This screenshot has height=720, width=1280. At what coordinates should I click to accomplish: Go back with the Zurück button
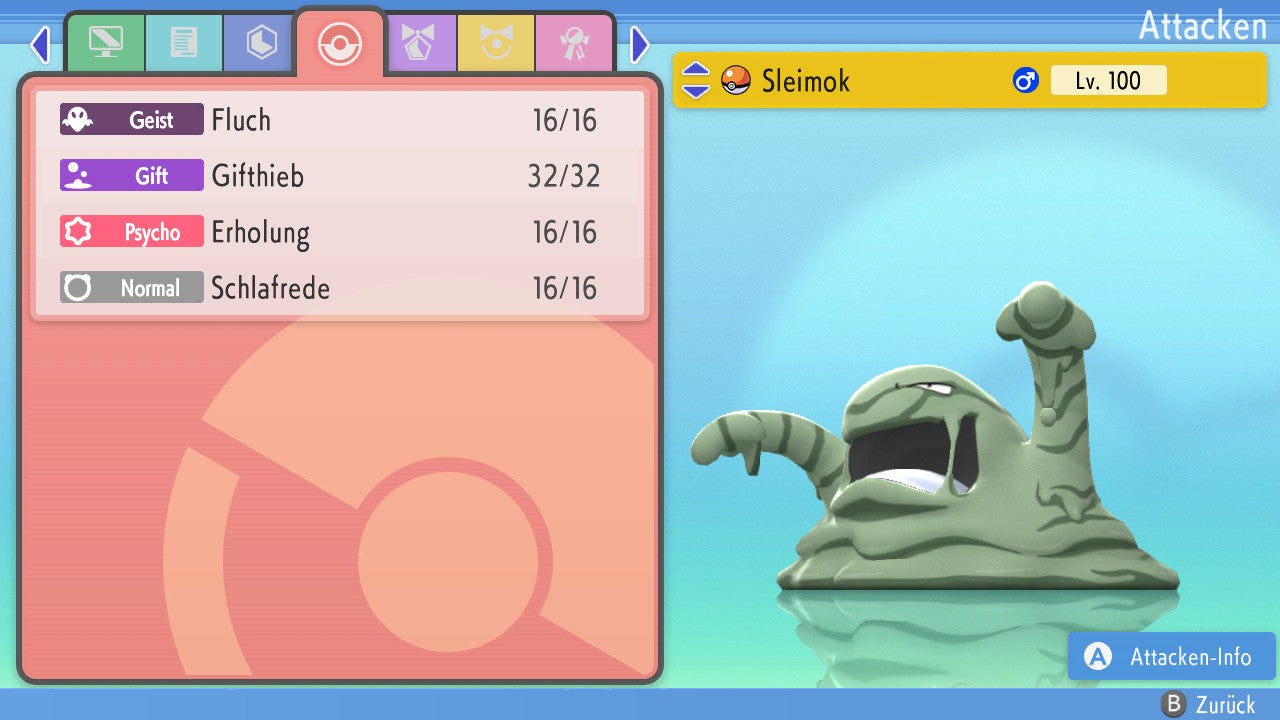pyautogui.click(x=1207, y=705)
